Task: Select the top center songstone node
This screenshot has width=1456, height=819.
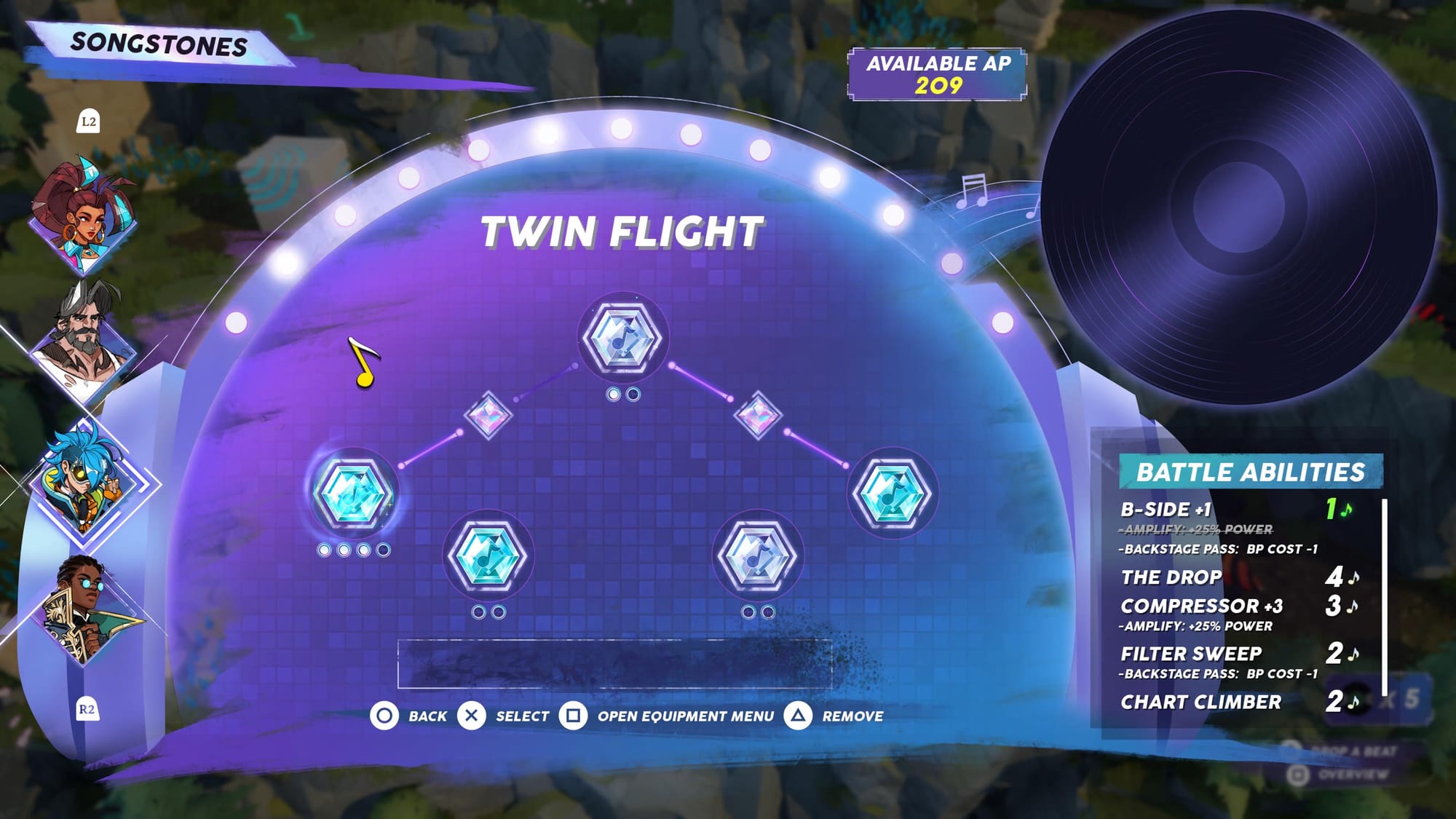Action: click(623, 338)
